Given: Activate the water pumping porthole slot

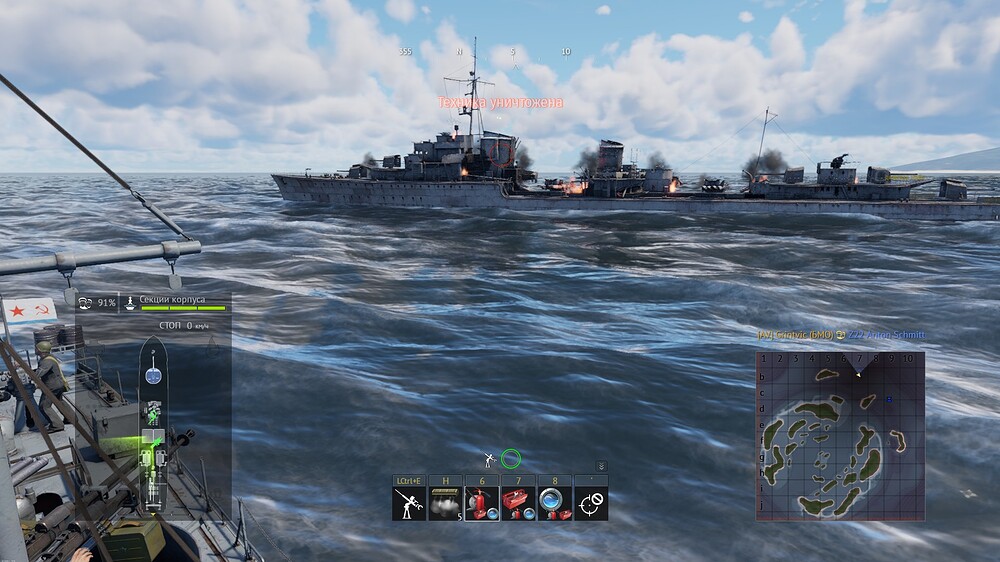Looking at the screenshot, I should tap(553, 503).
